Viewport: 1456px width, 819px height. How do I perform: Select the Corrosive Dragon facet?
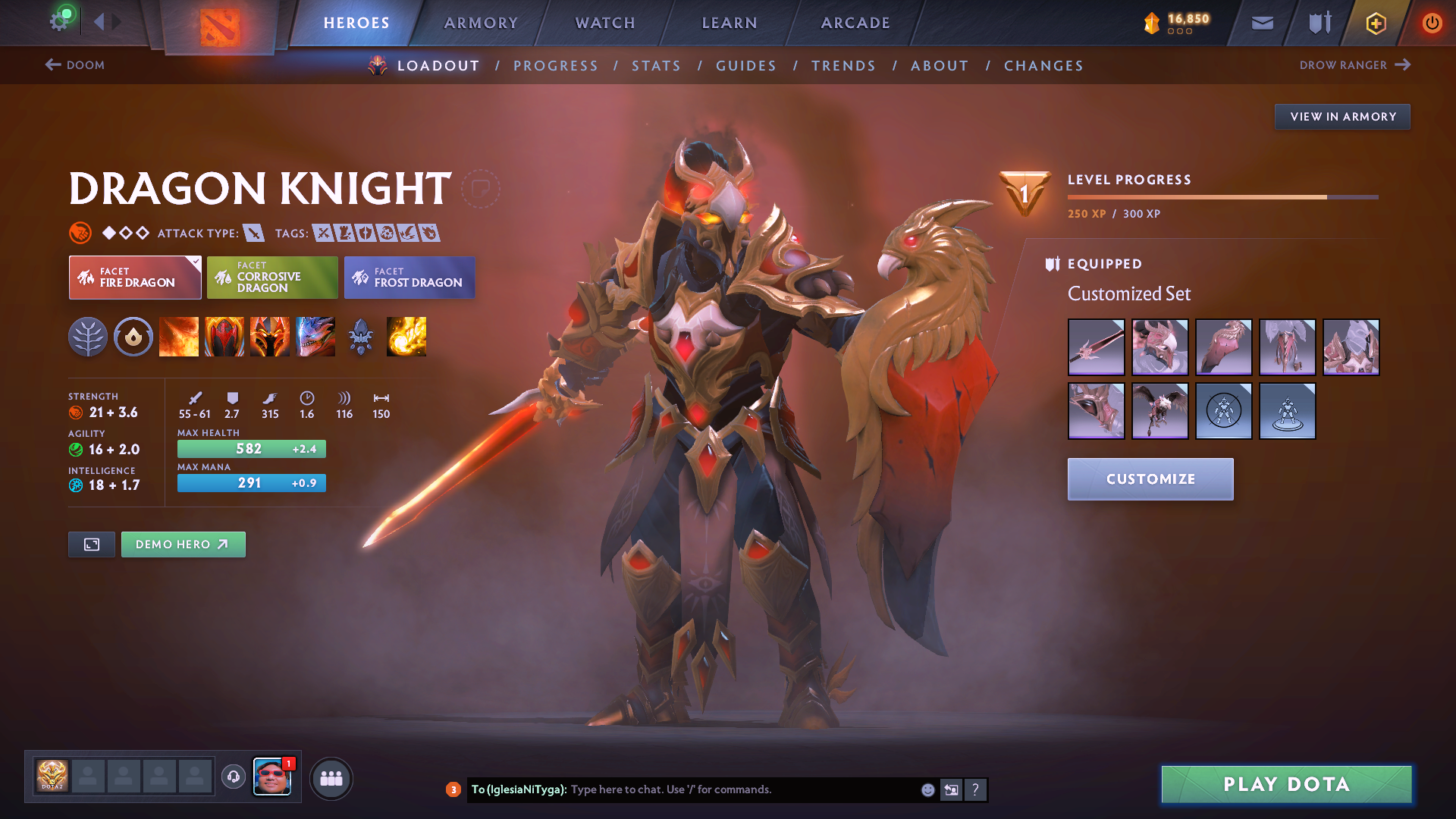click(272, 278)
